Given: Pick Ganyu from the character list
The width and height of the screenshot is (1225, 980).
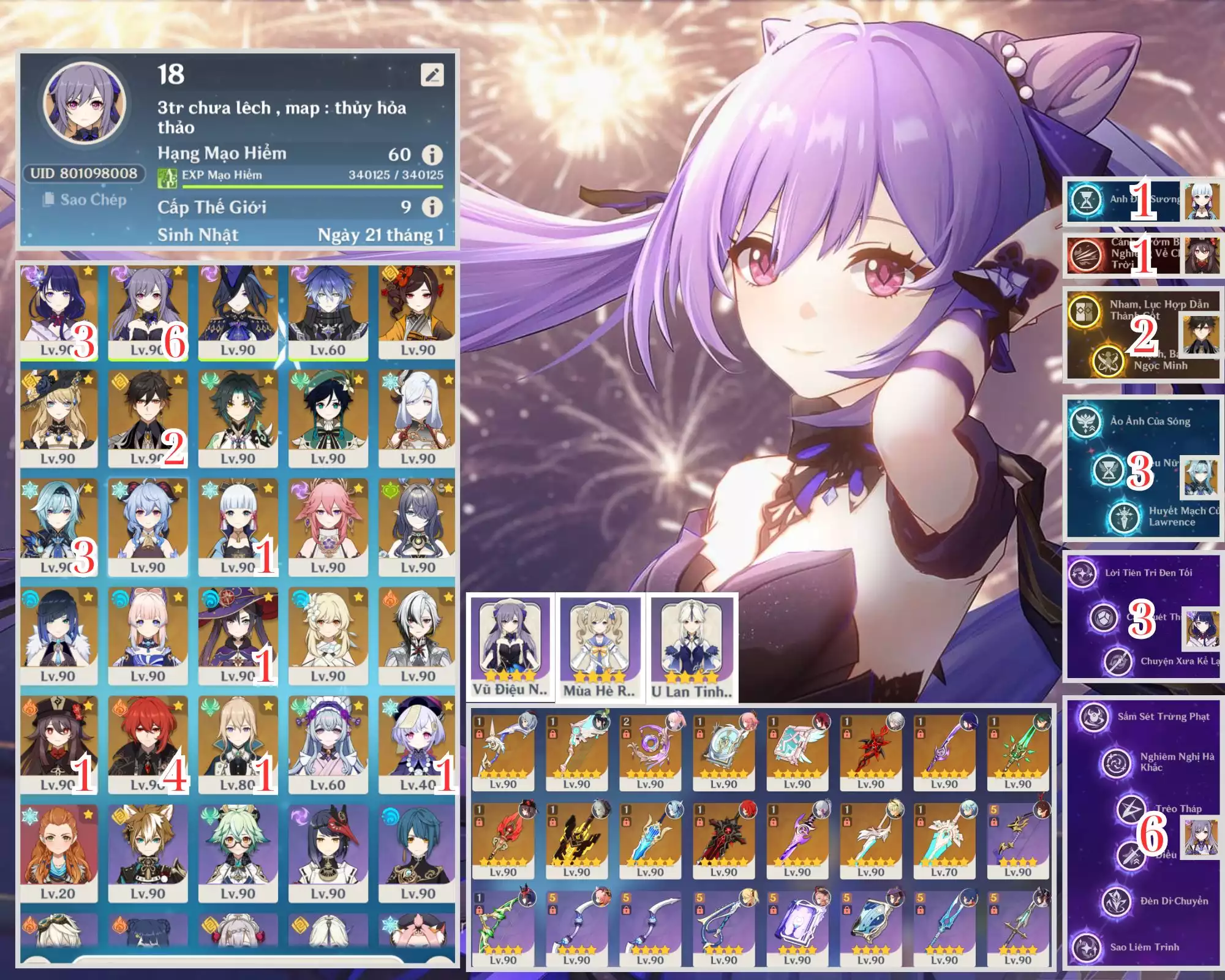Looking at the screenshot, I should [x=148, y=527].
